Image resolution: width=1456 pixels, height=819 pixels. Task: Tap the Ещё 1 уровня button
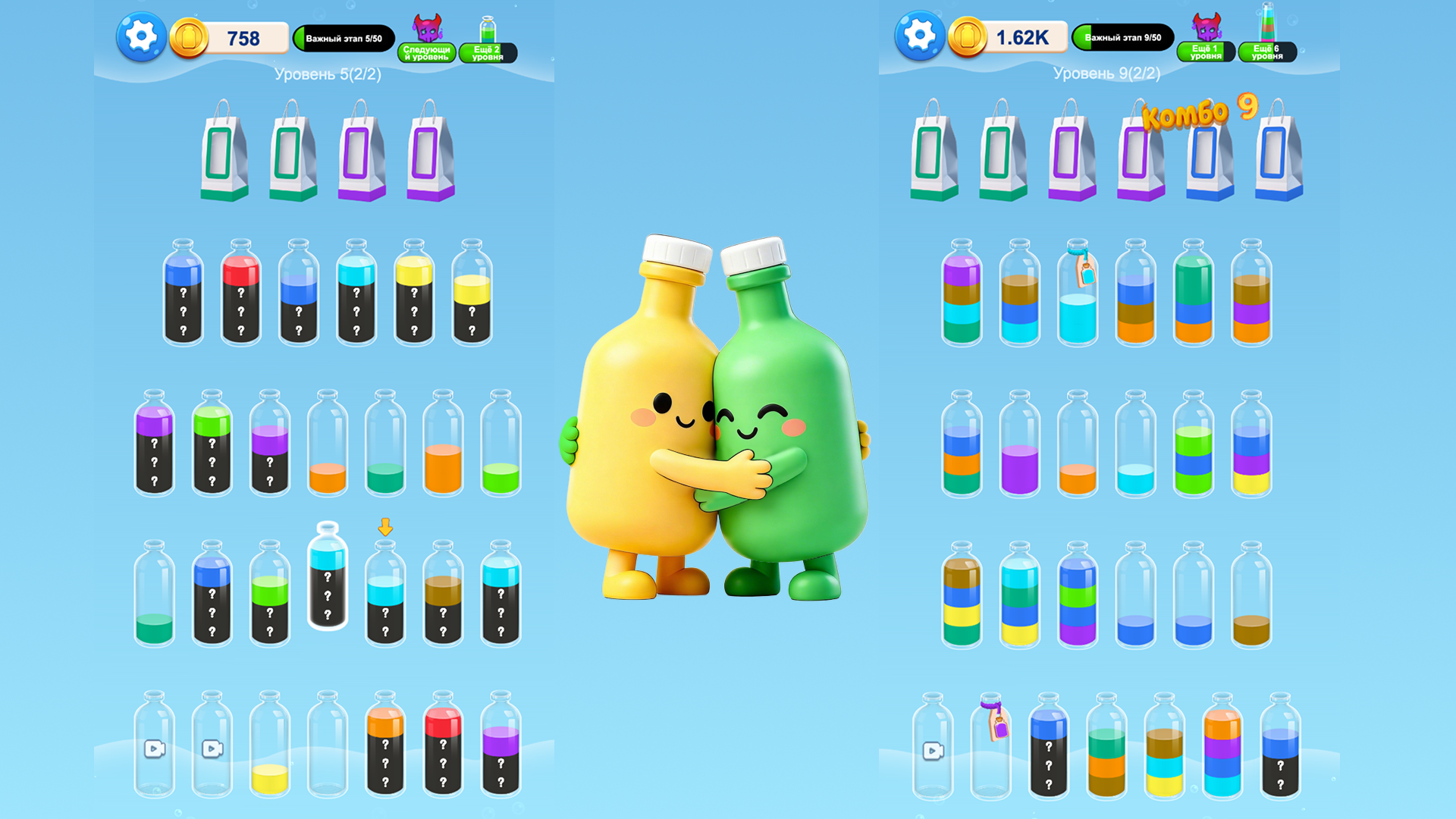(x=1206, y=51)
